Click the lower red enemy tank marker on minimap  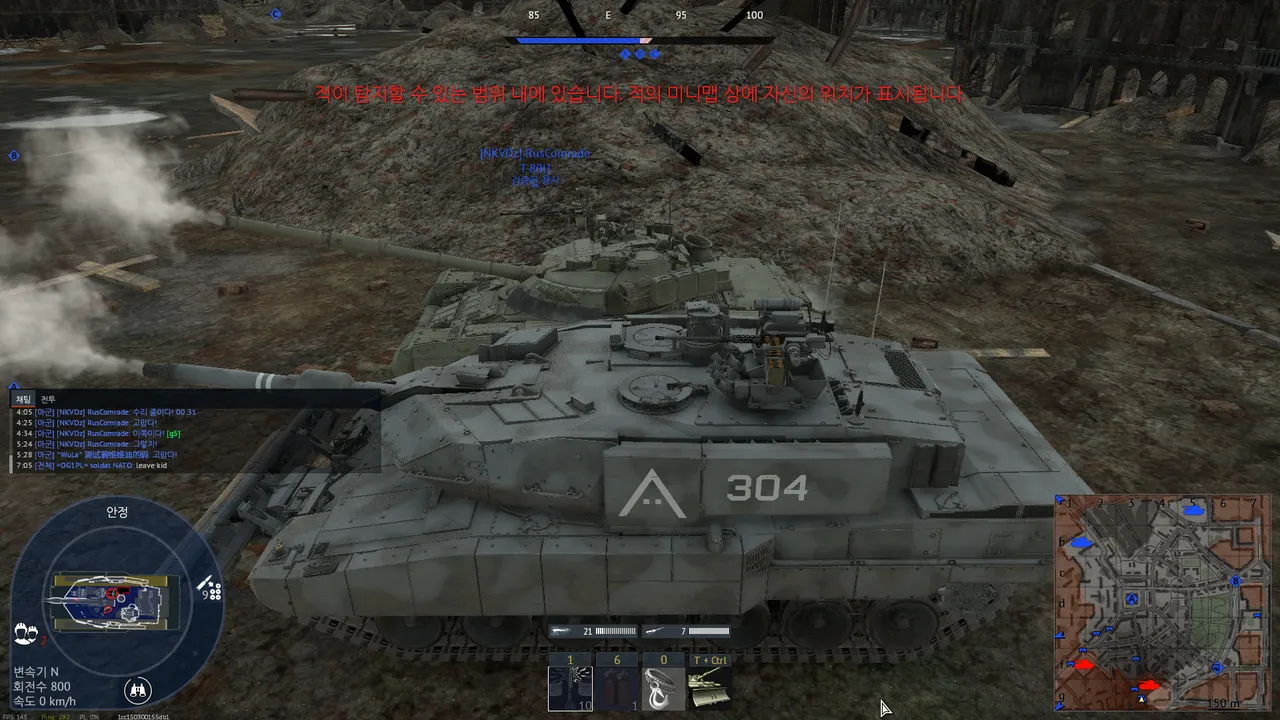1149,686
